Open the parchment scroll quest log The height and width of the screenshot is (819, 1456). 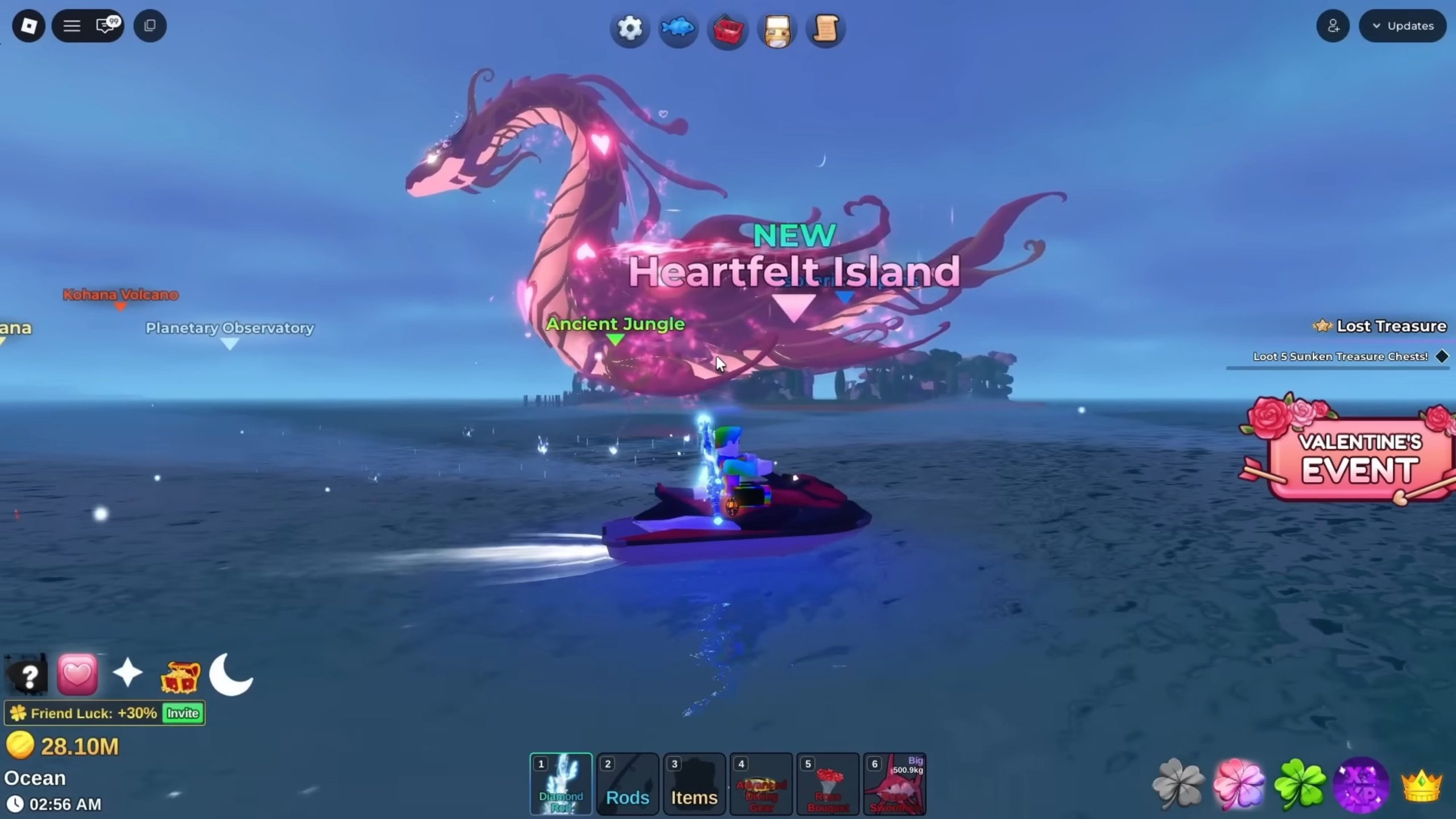click(825, 28)
